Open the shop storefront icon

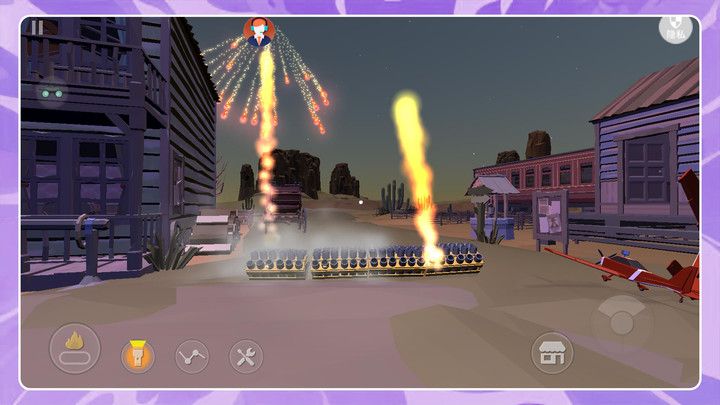[x=551, y=352]
